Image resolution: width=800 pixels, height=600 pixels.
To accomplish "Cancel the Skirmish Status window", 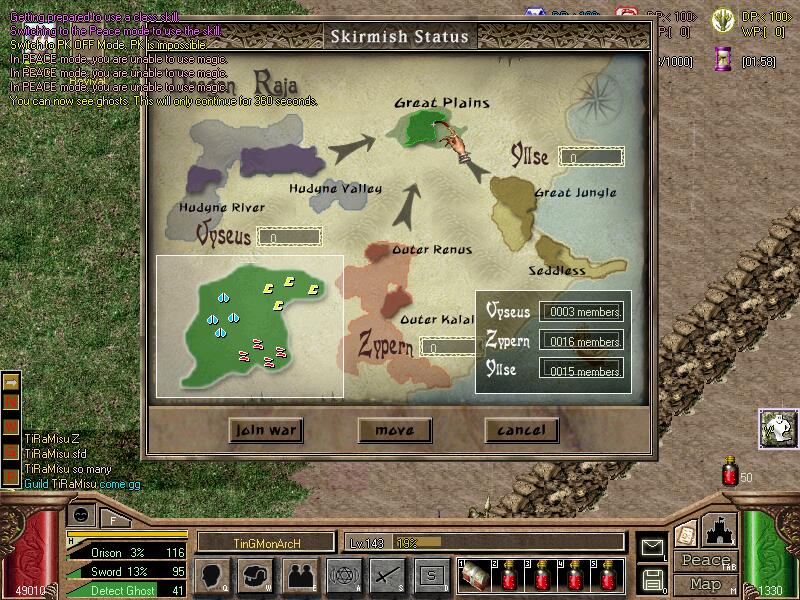I will (x=521, y=430).
